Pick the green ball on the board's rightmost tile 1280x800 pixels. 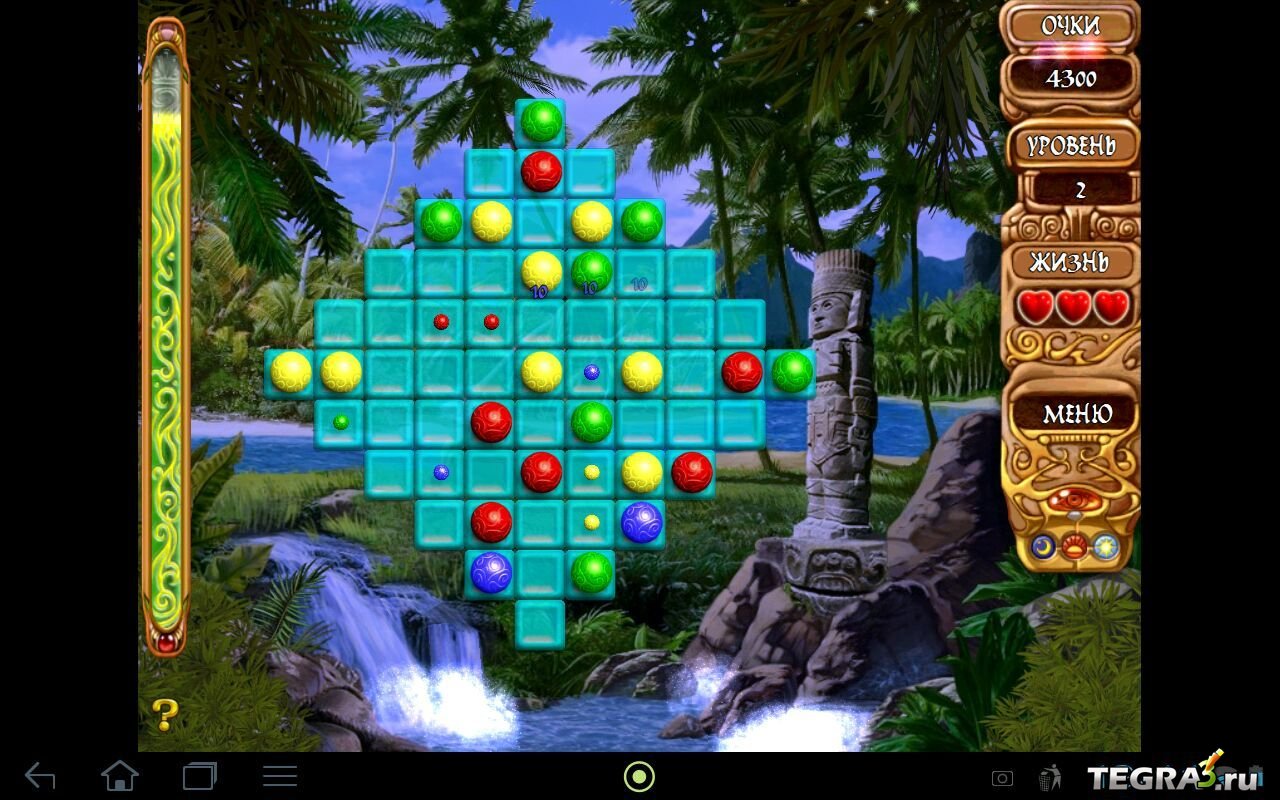[x=792, y=371]
